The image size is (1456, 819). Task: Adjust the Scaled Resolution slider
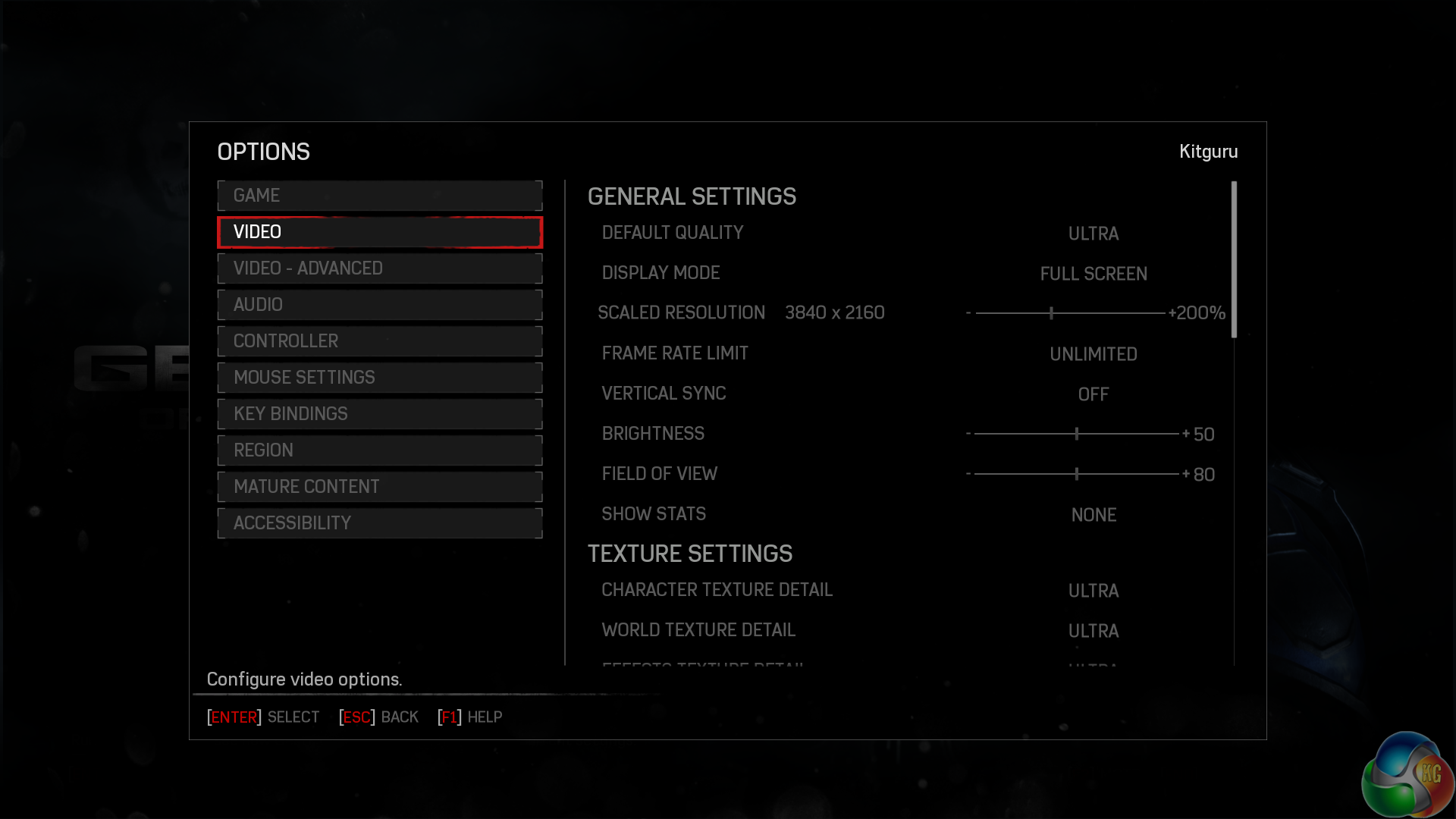coord(1069,312)
